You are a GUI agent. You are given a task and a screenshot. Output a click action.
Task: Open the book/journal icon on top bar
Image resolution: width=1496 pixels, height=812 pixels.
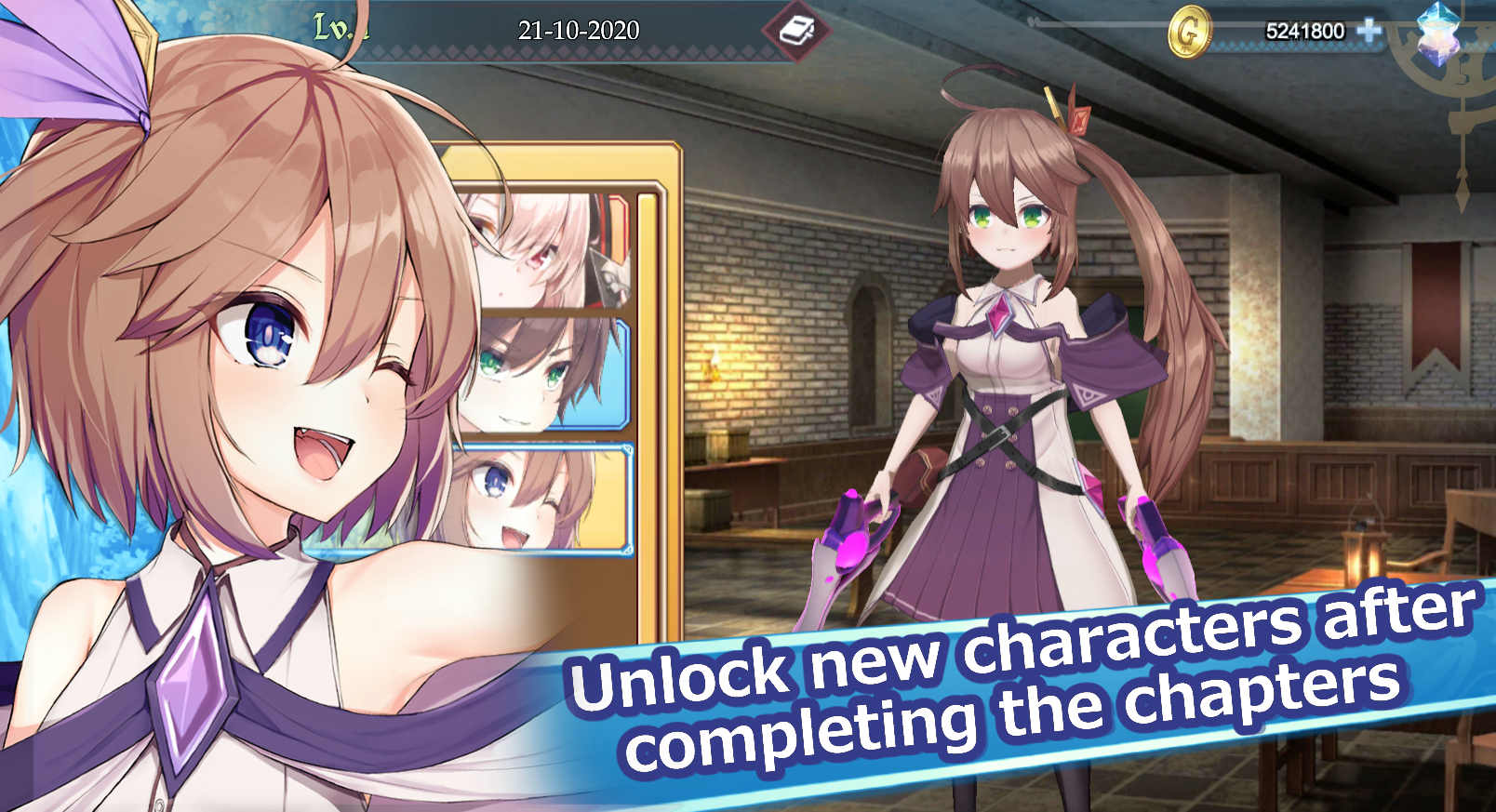(795, 30)
